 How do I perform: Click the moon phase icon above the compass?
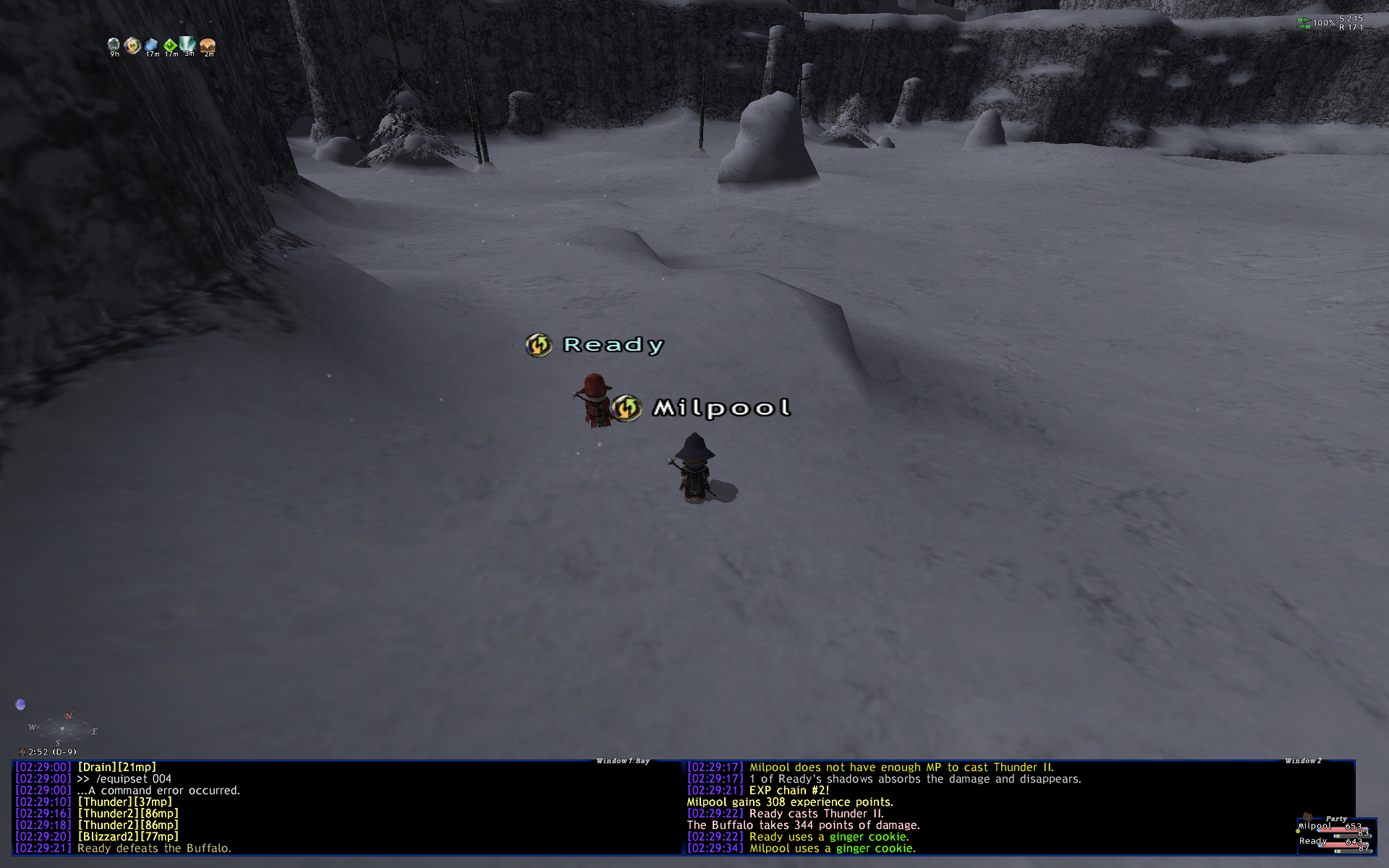(20, 705)
